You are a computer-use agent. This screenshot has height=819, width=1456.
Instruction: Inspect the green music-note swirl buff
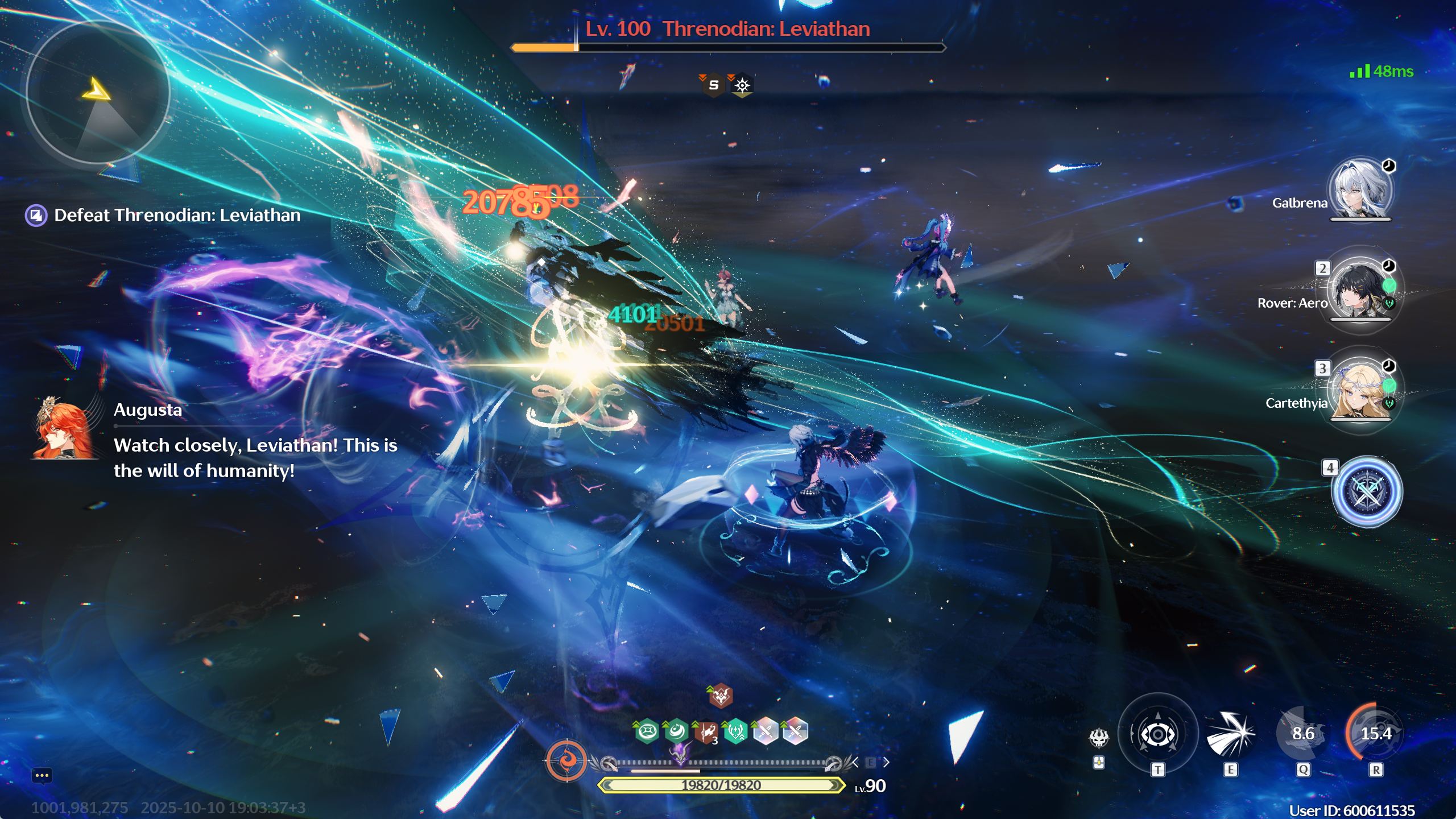pyautogui.click(x=676, y=731)
